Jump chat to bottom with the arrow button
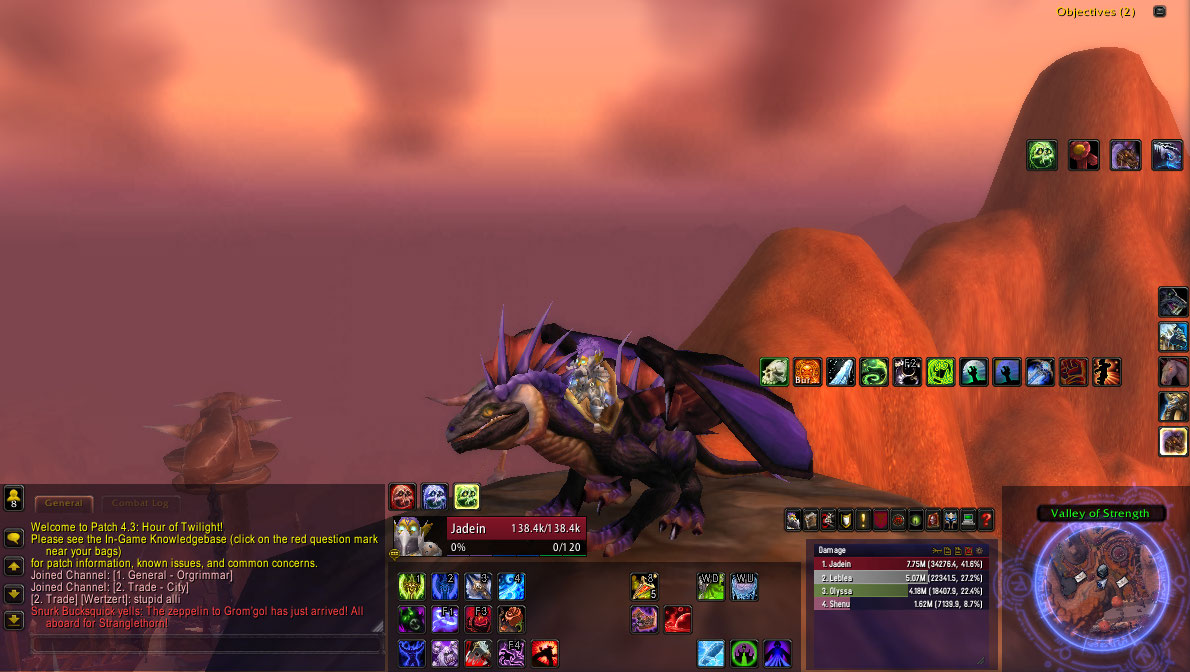 pos(14,619)
